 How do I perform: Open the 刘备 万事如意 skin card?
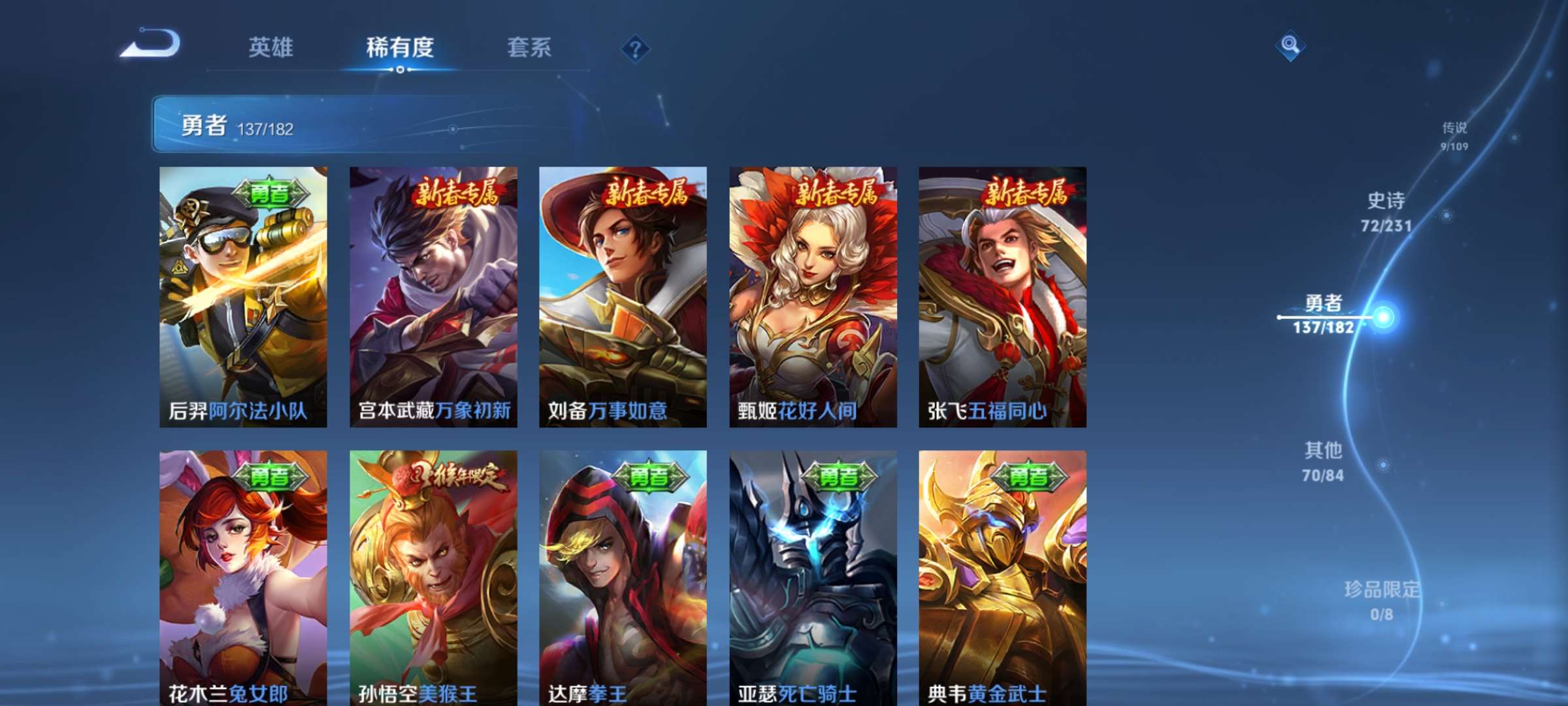pos(623,296)
